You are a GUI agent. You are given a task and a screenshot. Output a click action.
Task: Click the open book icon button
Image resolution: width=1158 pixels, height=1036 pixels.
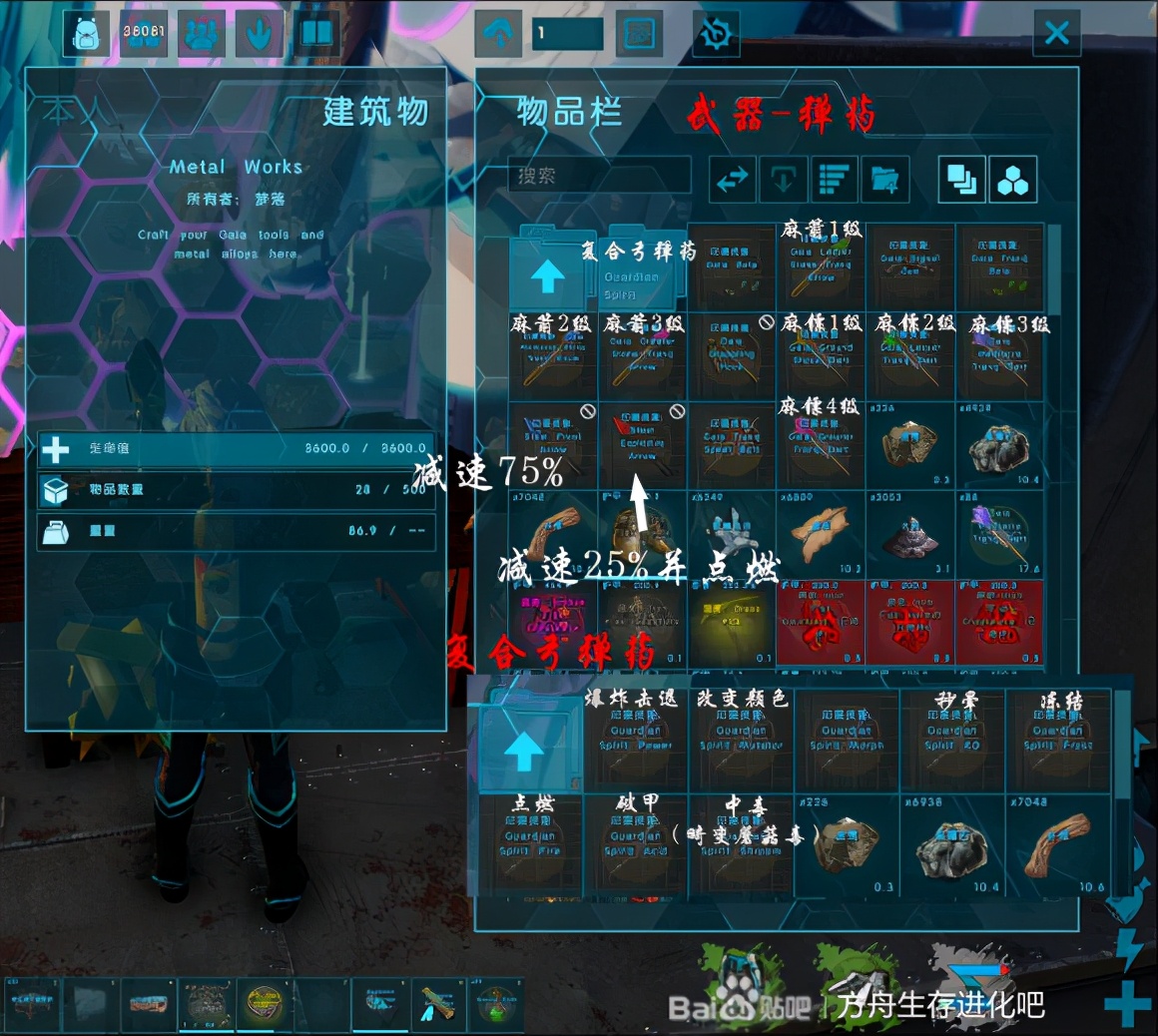point(316,34)
